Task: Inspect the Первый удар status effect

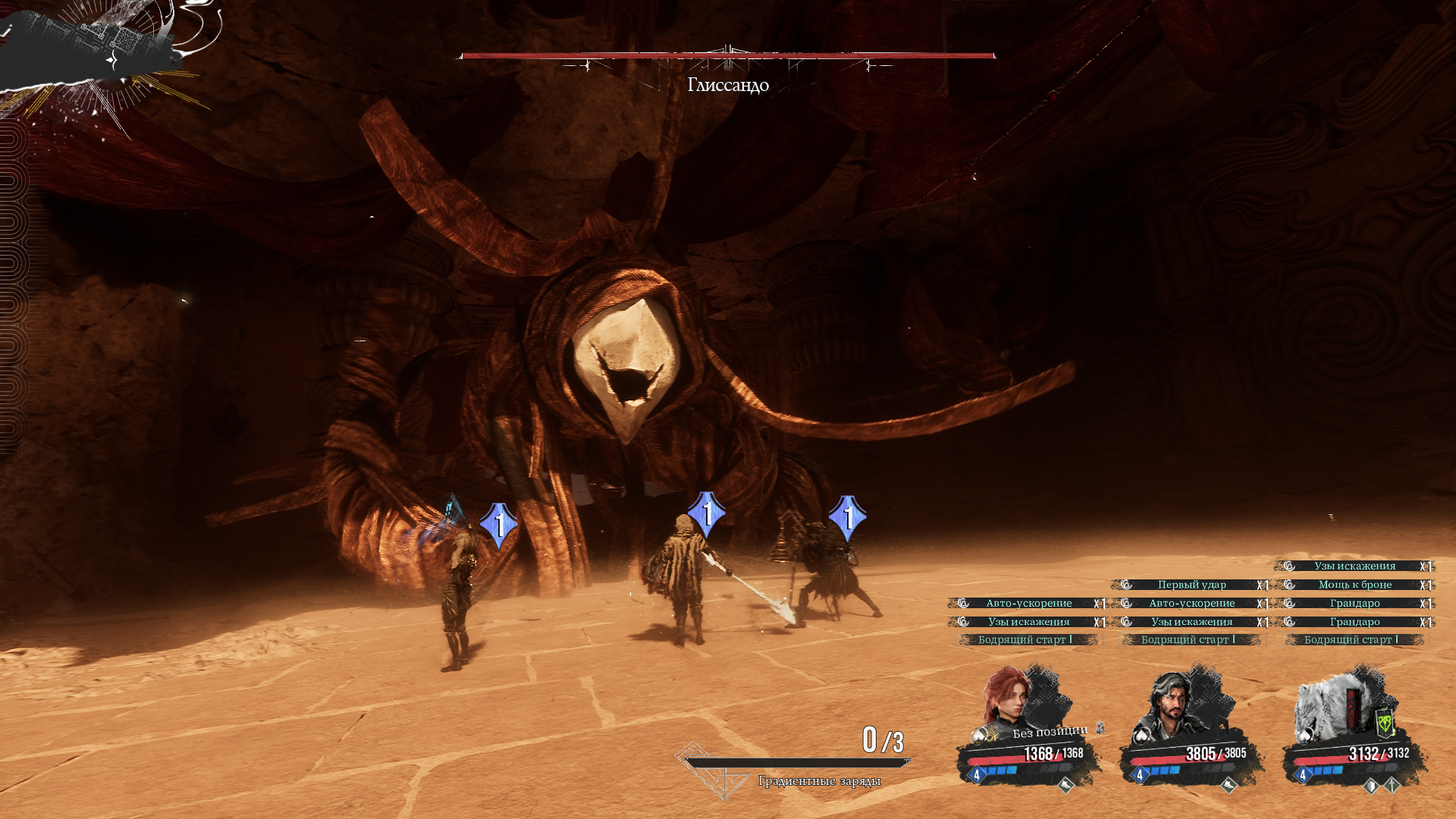Action: point(1191,585)
